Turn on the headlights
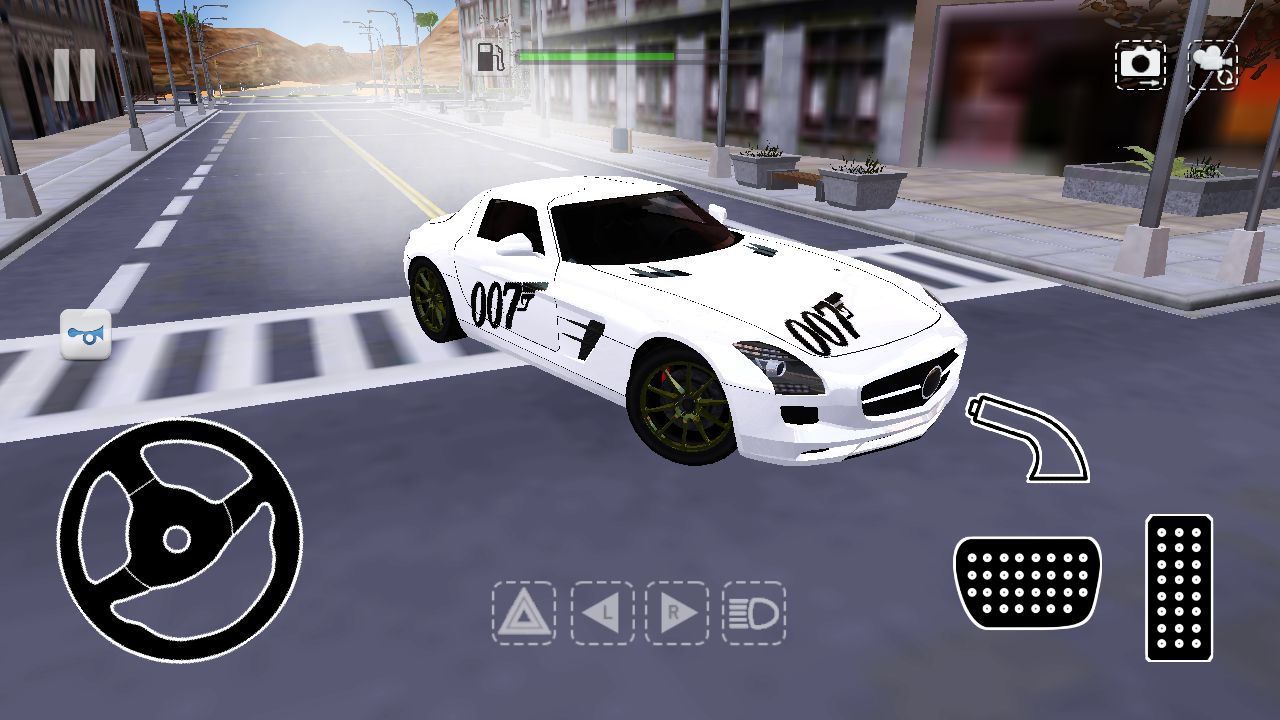The height and width of the screenshot is (720, 1280). 754,614
